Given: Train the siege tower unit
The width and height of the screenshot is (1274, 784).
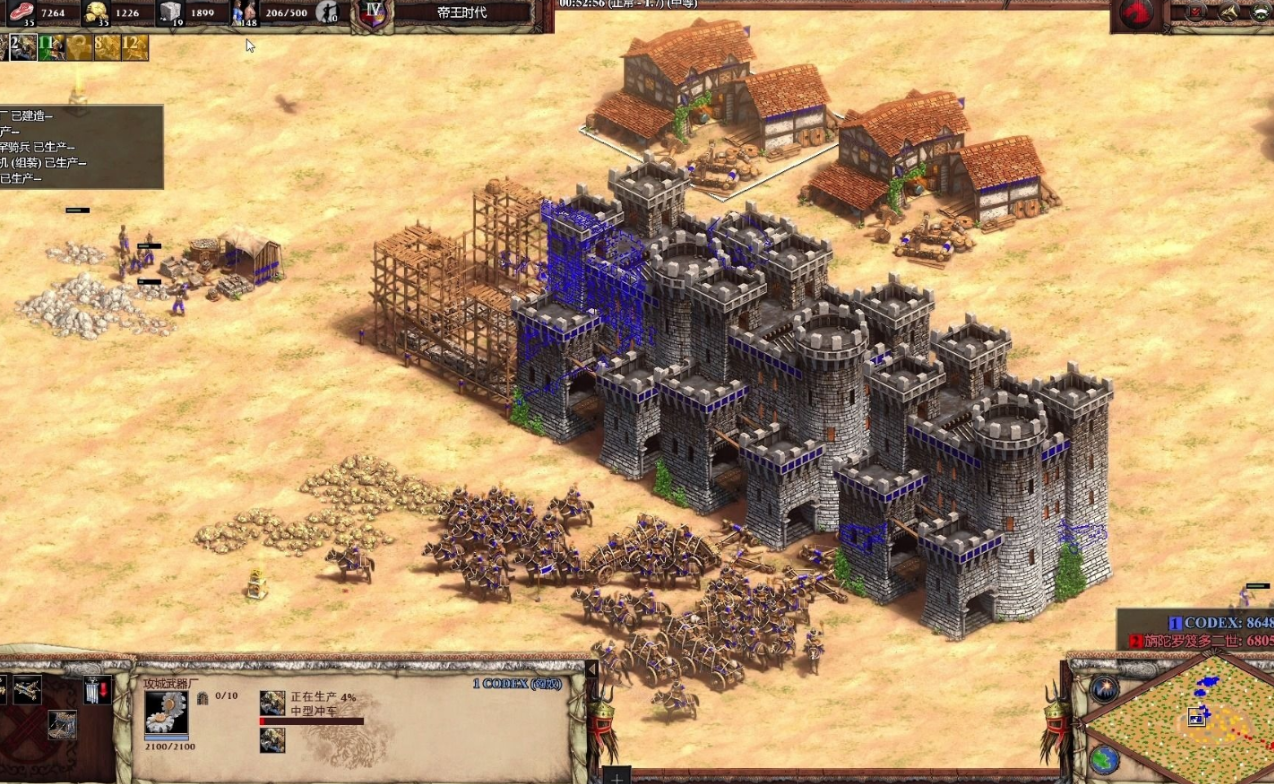Looking at the screenshot, I should (62, 723).
